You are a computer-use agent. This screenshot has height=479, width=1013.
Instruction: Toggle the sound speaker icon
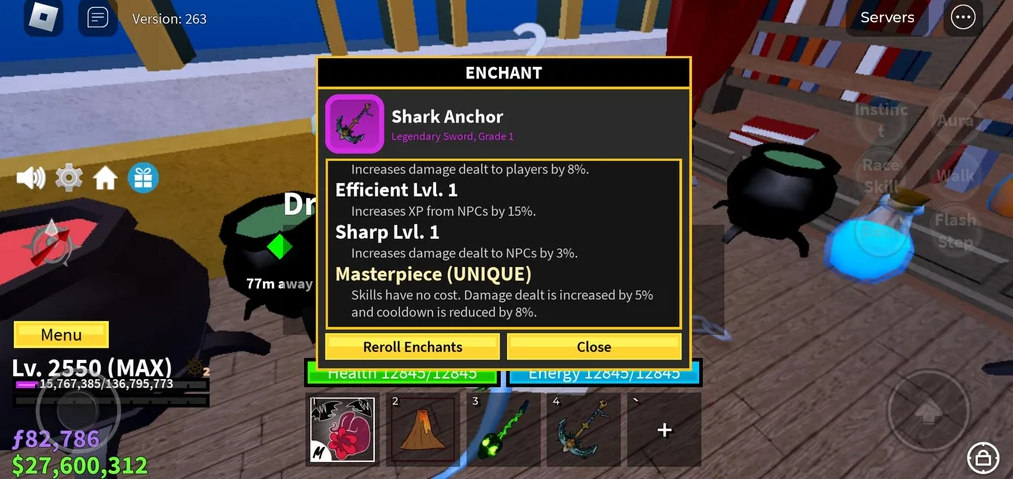pyautogui.click(x=31, y=178)
